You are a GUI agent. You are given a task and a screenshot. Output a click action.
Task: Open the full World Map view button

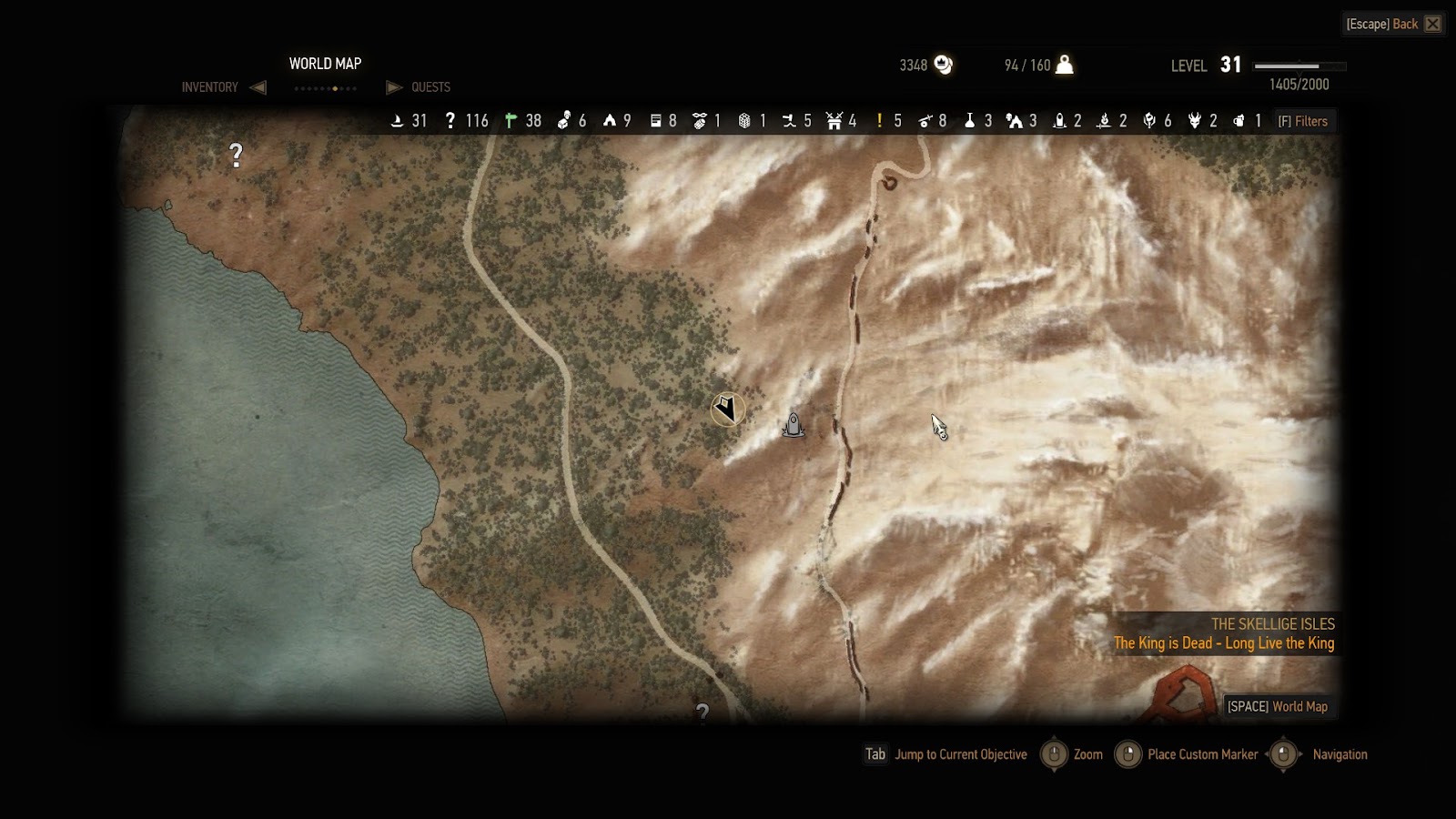(1277, 706)
